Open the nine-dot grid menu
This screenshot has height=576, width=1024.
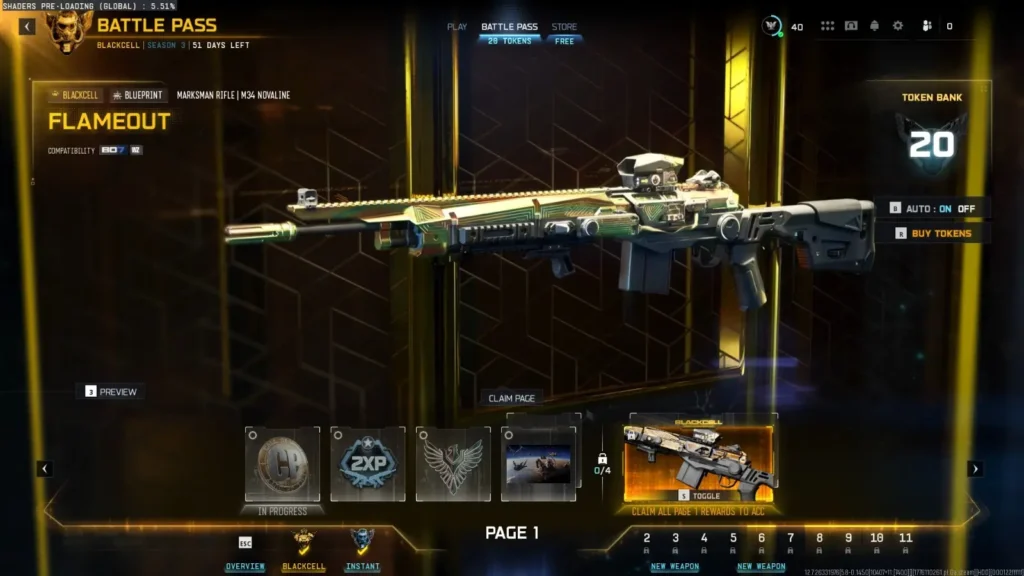tap(828, 26)
